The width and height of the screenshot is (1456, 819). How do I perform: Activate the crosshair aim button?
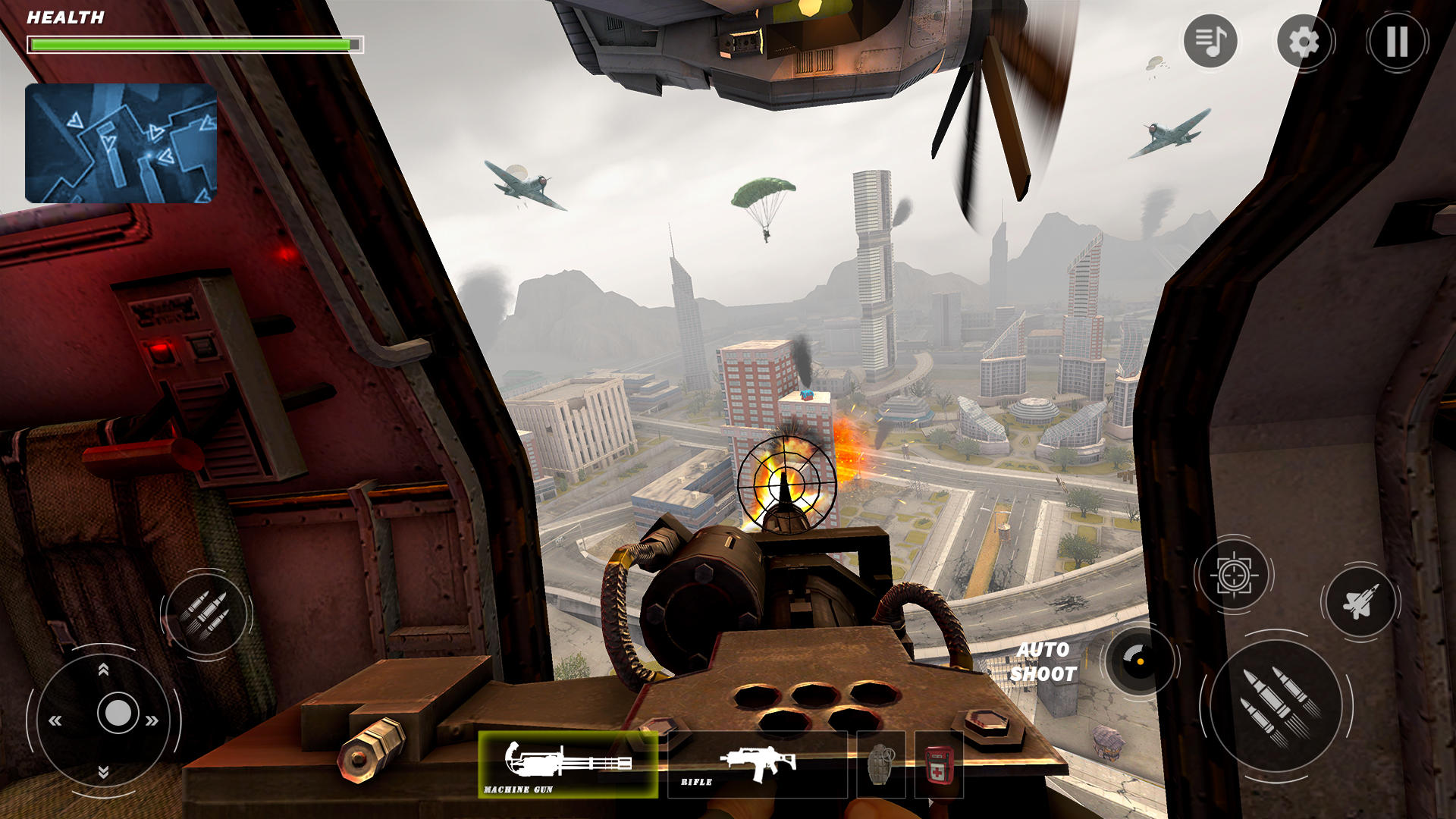point(1234,576)
